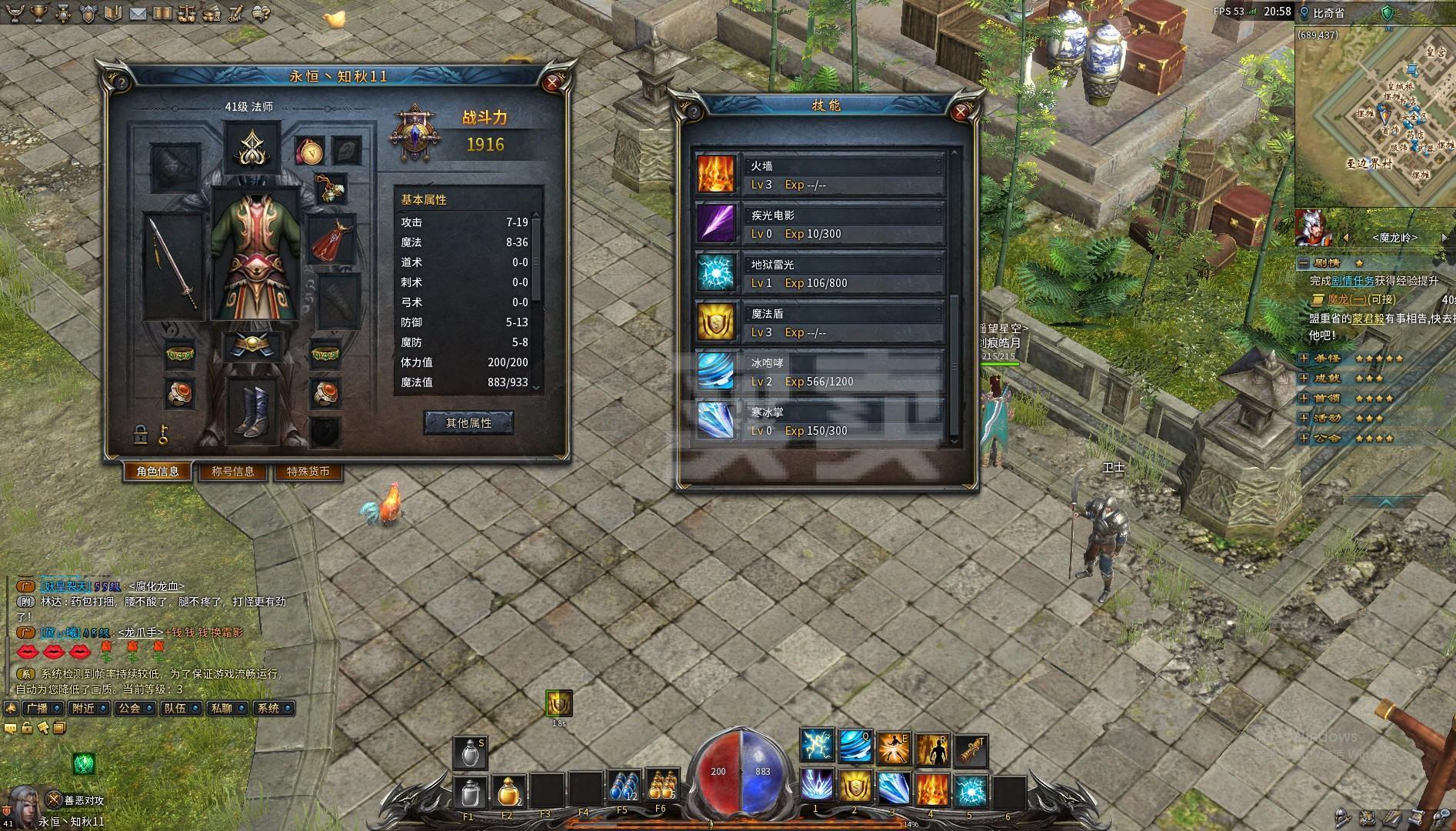Close the 技能 skills window
This screenshot has height=831, width=1456.
pos(960,112)
